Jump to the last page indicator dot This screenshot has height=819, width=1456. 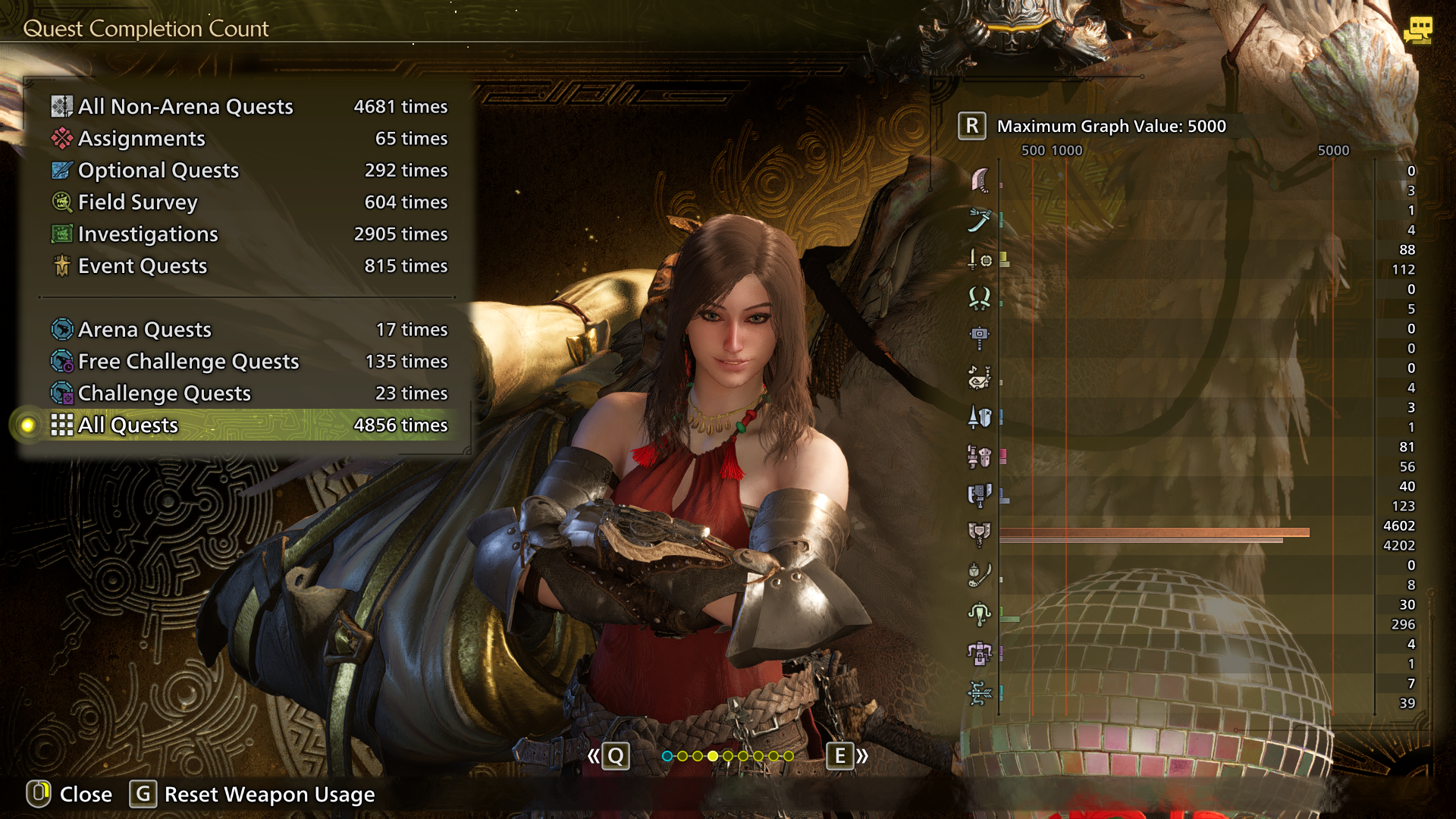coord(789,756)
